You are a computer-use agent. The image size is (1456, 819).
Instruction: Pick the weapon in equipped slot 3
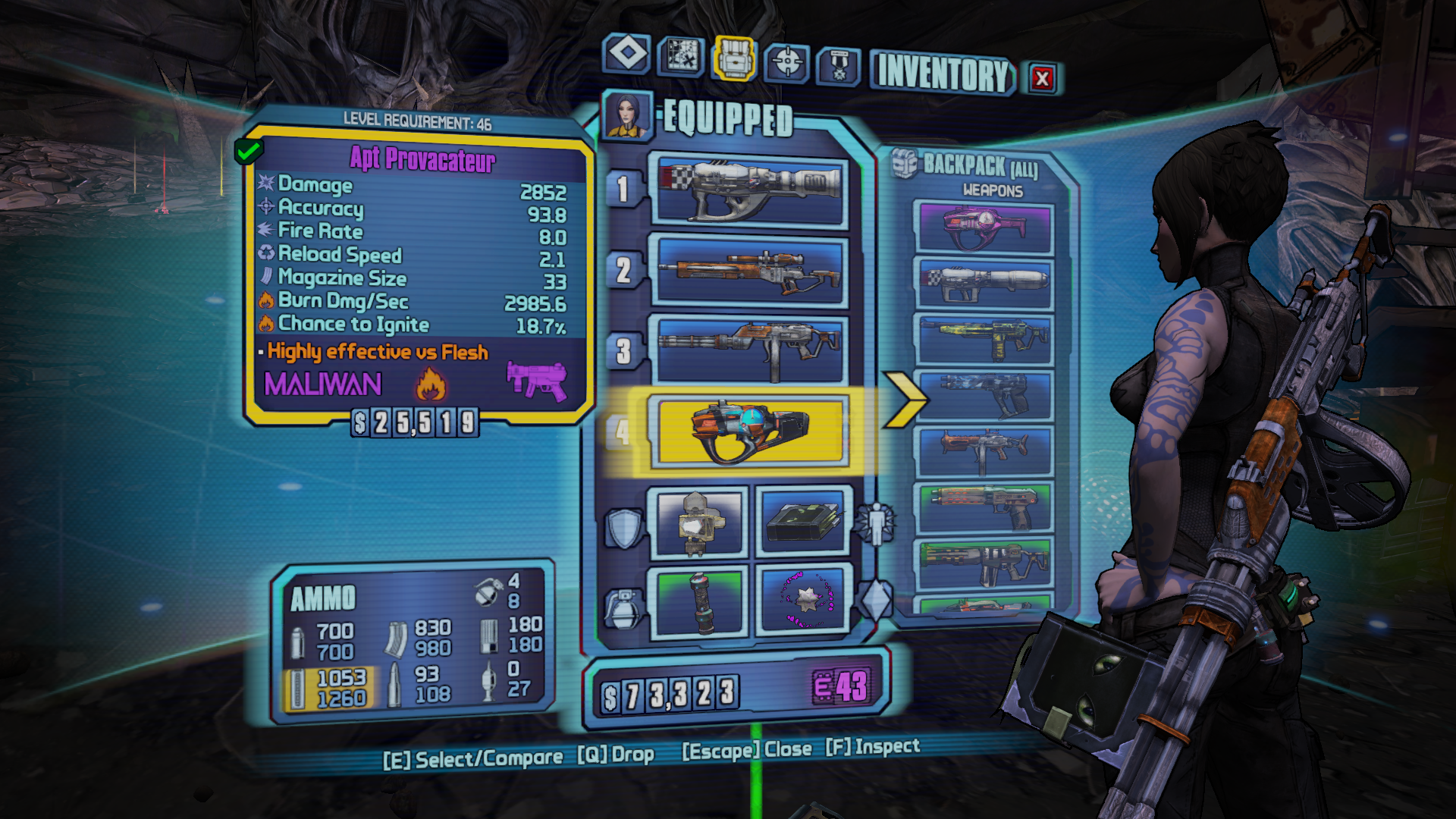point(750,350)
